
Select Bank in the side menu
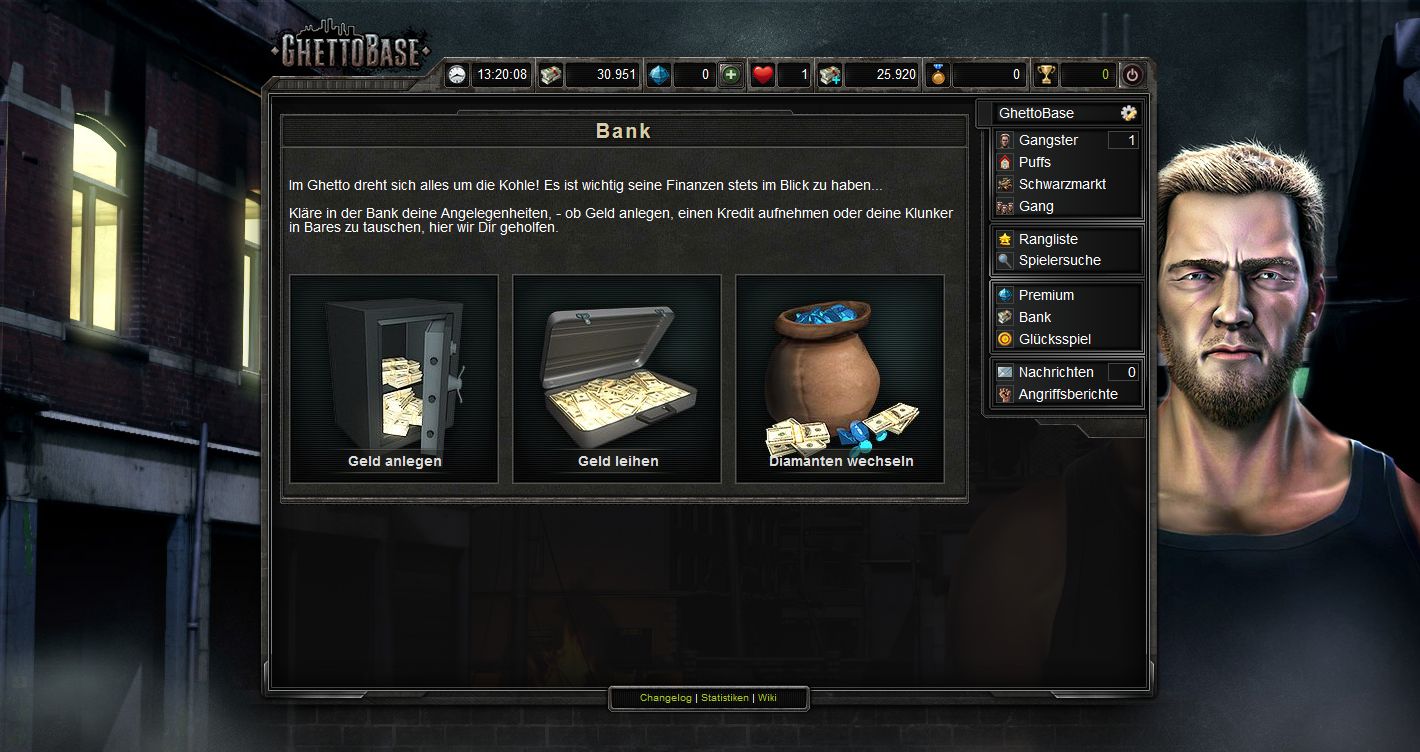(1035, 317)
